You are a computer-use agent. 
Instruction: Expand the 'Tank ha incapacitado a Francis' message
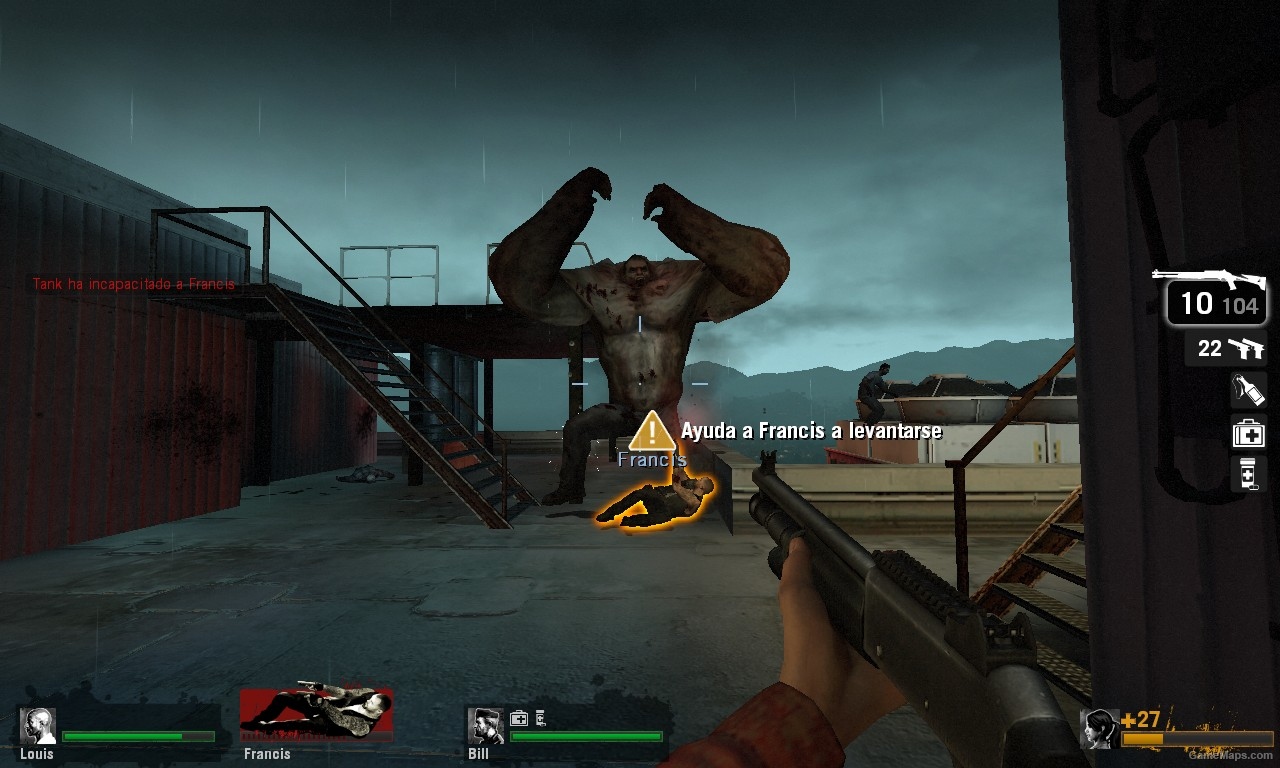(x=135, y=284)
